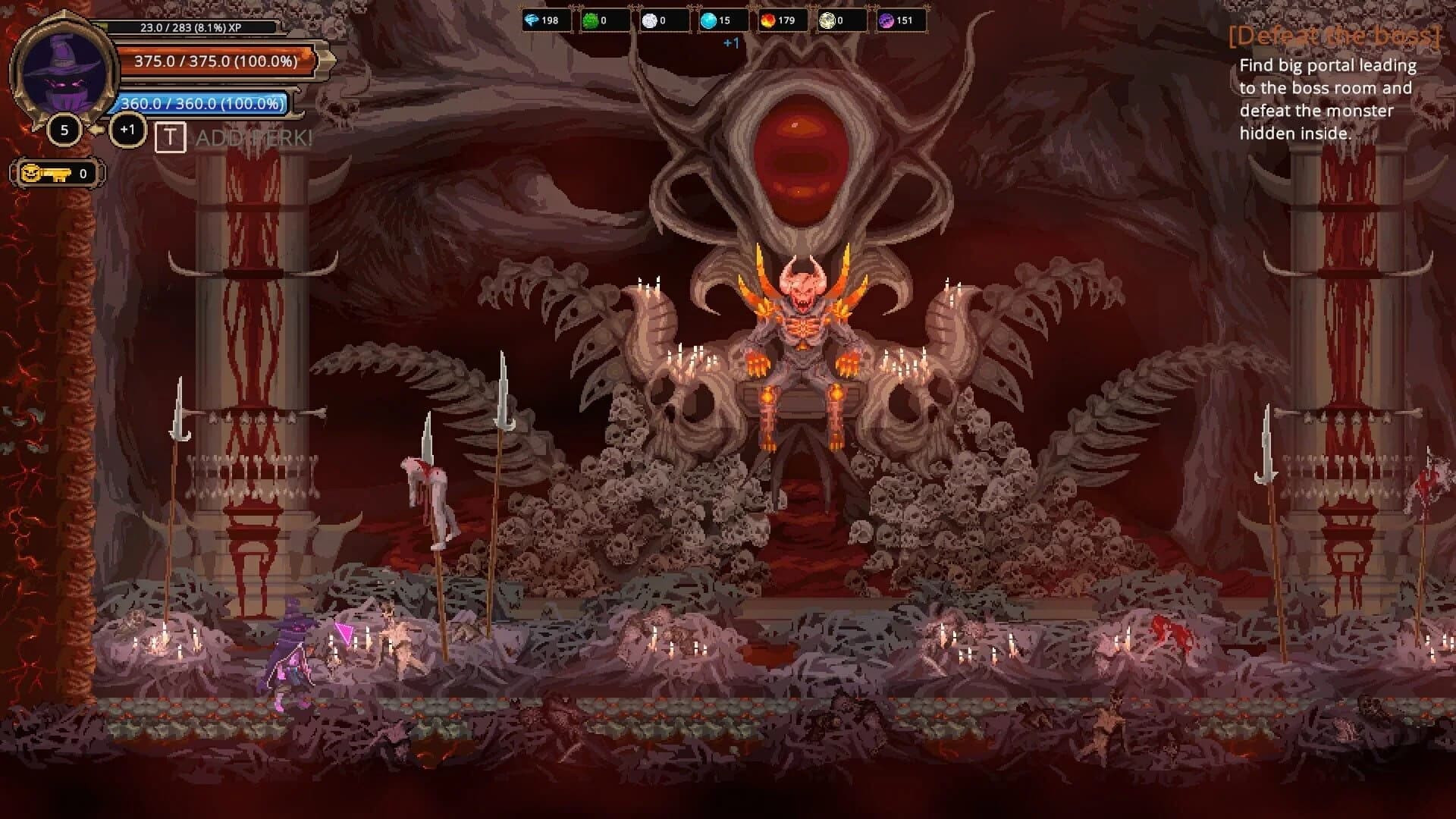This screenshot has height=819, width=1456.
Task: Select the blue diamond gem counter icon
Action: tap(531, 21)
